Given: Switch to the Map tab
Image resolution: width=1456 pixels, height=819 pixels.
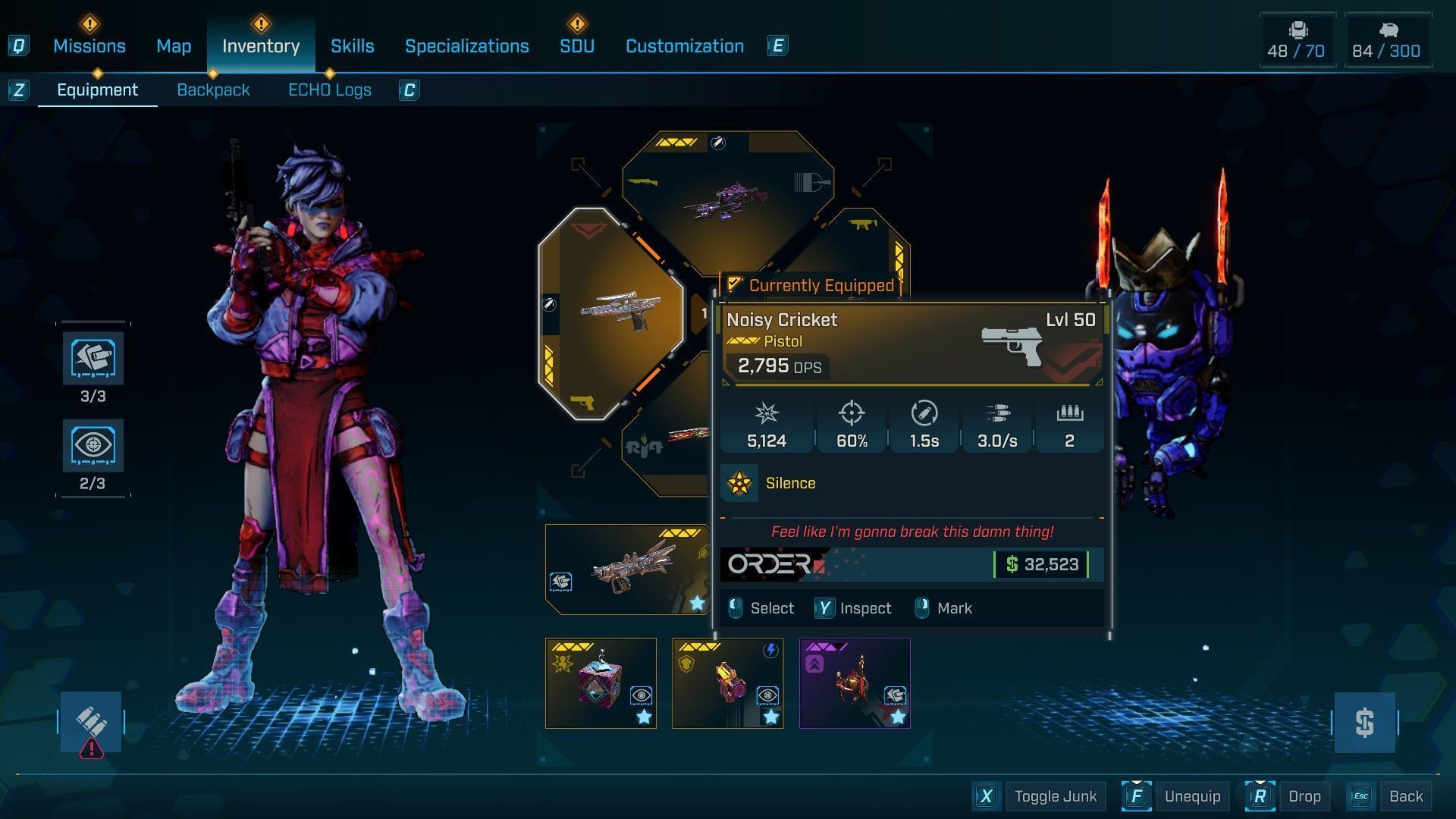Looking at the screenshot, I should pyautogui.click(x=174, y=46).
